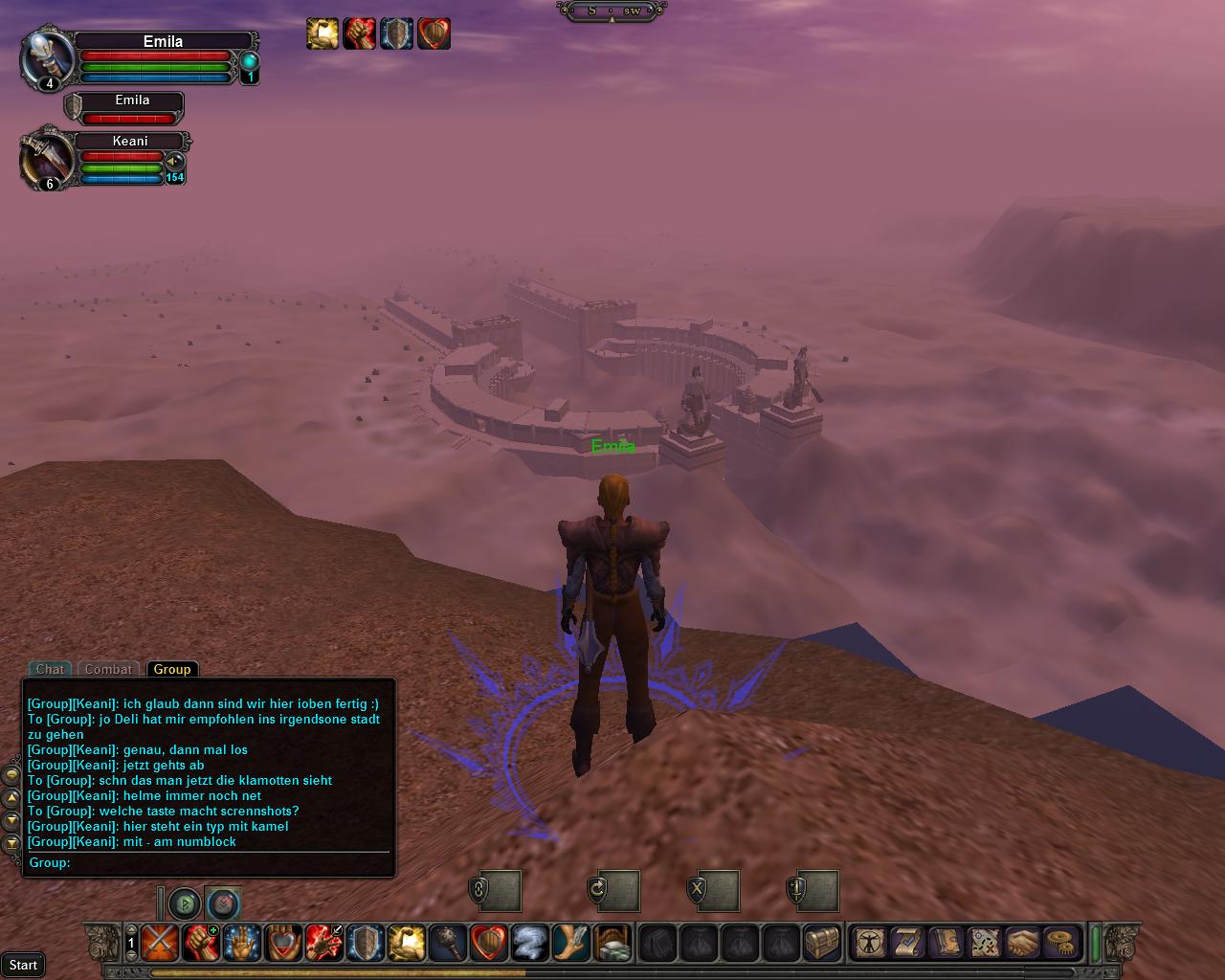Open the treasure map icon
Image resolution: width=1225 pixels, height=980 pixels.
point(985,943)
